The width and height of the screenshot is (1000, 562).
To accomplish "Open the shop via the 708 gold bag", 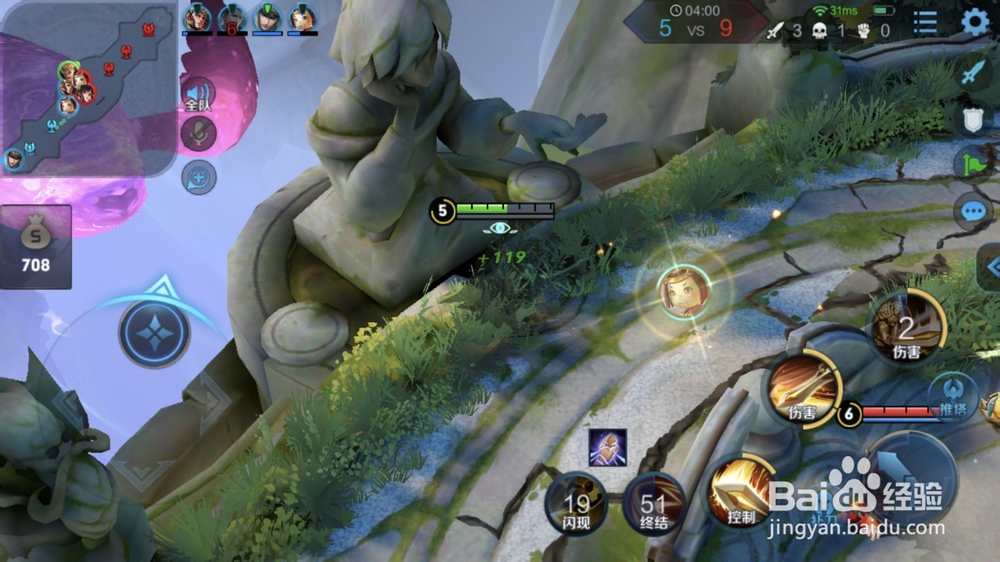I will click(x=35, y=247).
